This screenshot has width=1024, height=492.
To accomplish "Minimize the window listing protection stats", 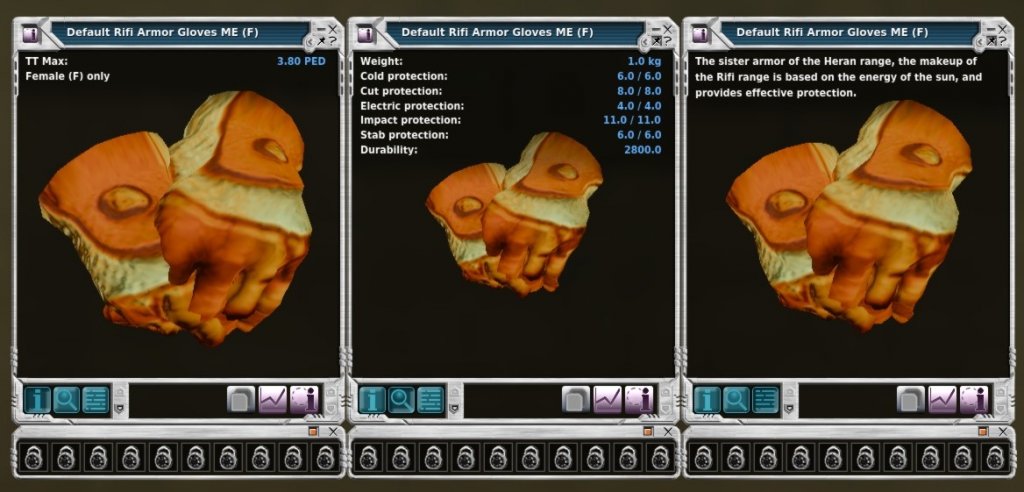I will point(655,29).
